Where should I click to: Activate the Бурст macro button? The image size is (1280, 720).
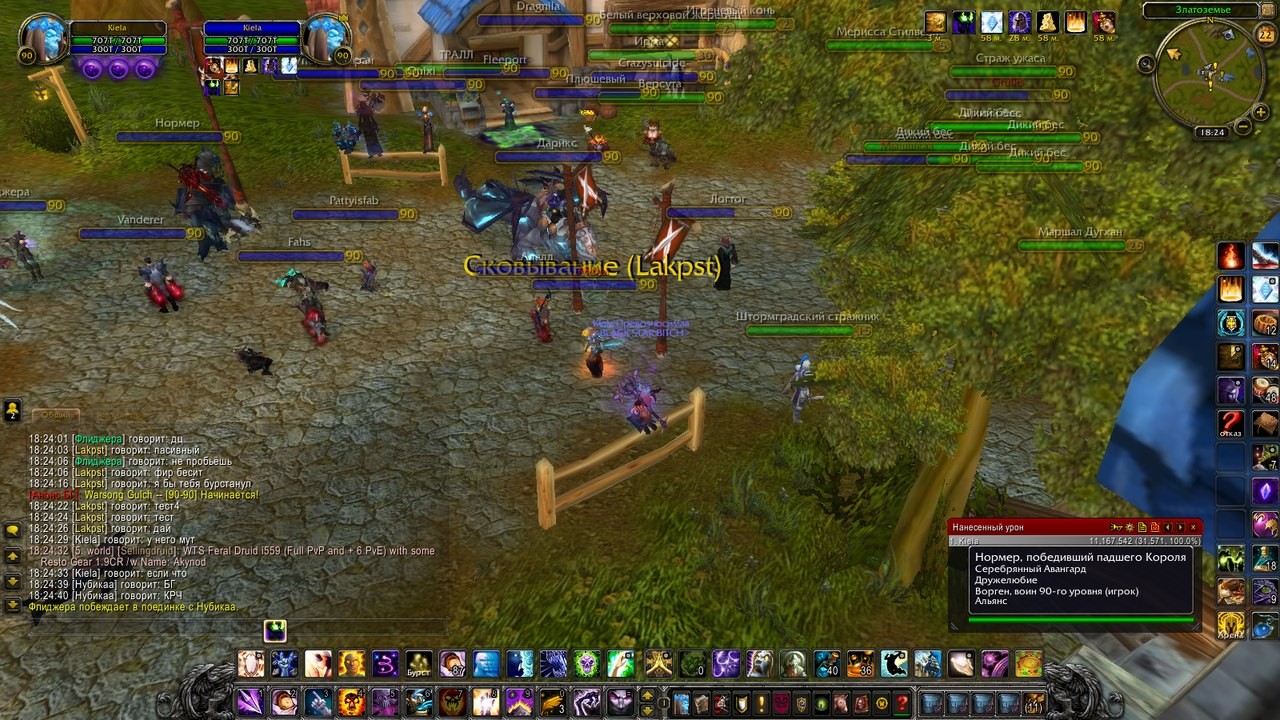[x=418, y=663]
